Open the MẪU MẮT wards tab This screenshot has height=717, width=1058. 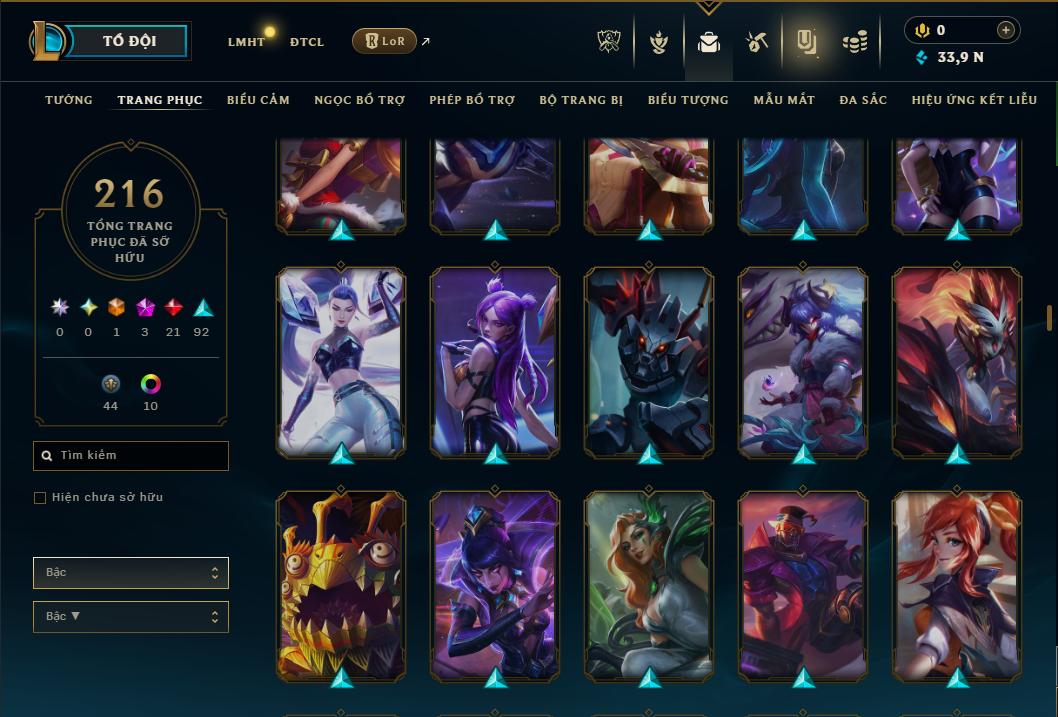784,100
